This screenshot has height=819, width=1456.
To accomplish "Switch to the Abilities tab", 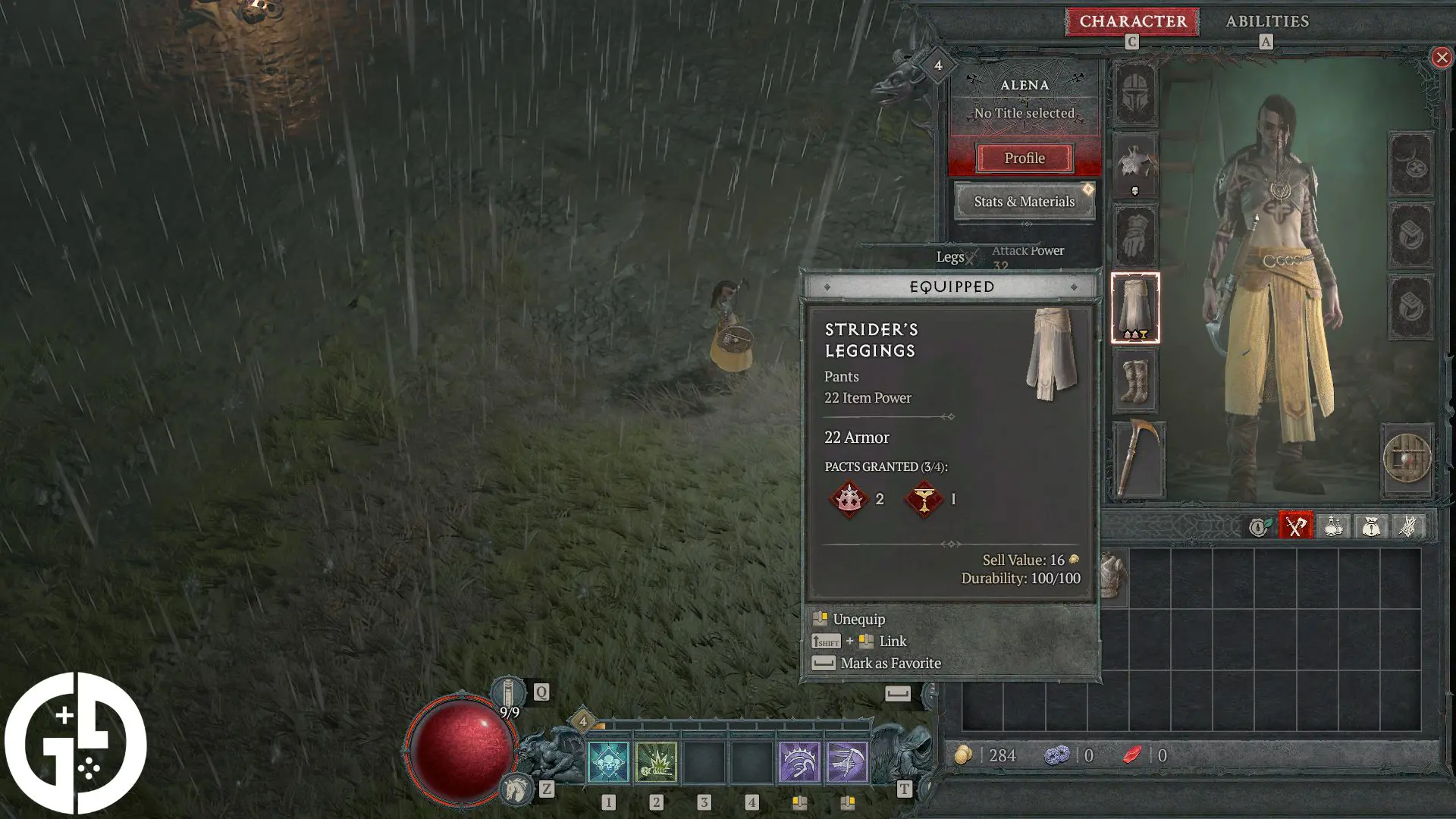I will click(x=1266, y=21).
